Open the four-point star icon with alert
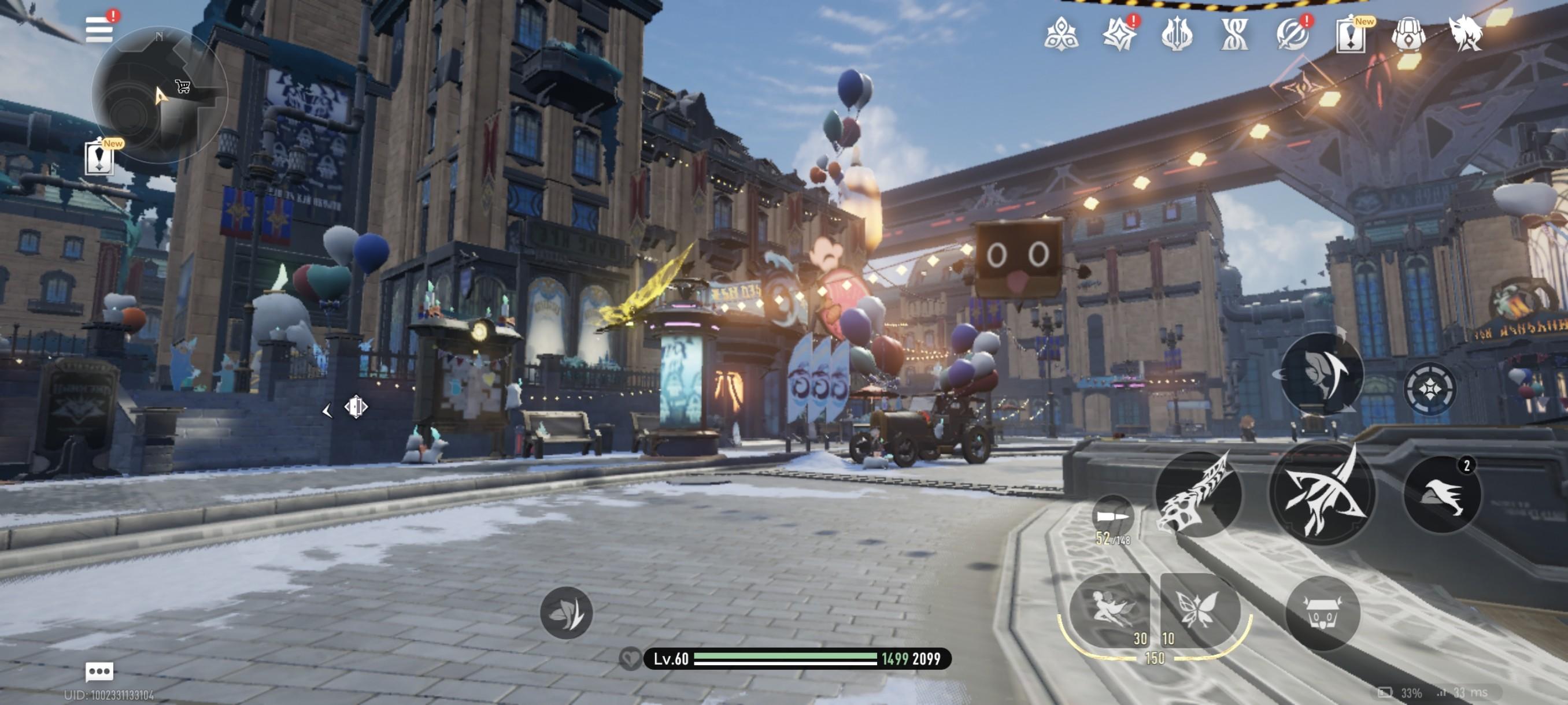Screen dimensions: 1568x705 (1119, 35)
